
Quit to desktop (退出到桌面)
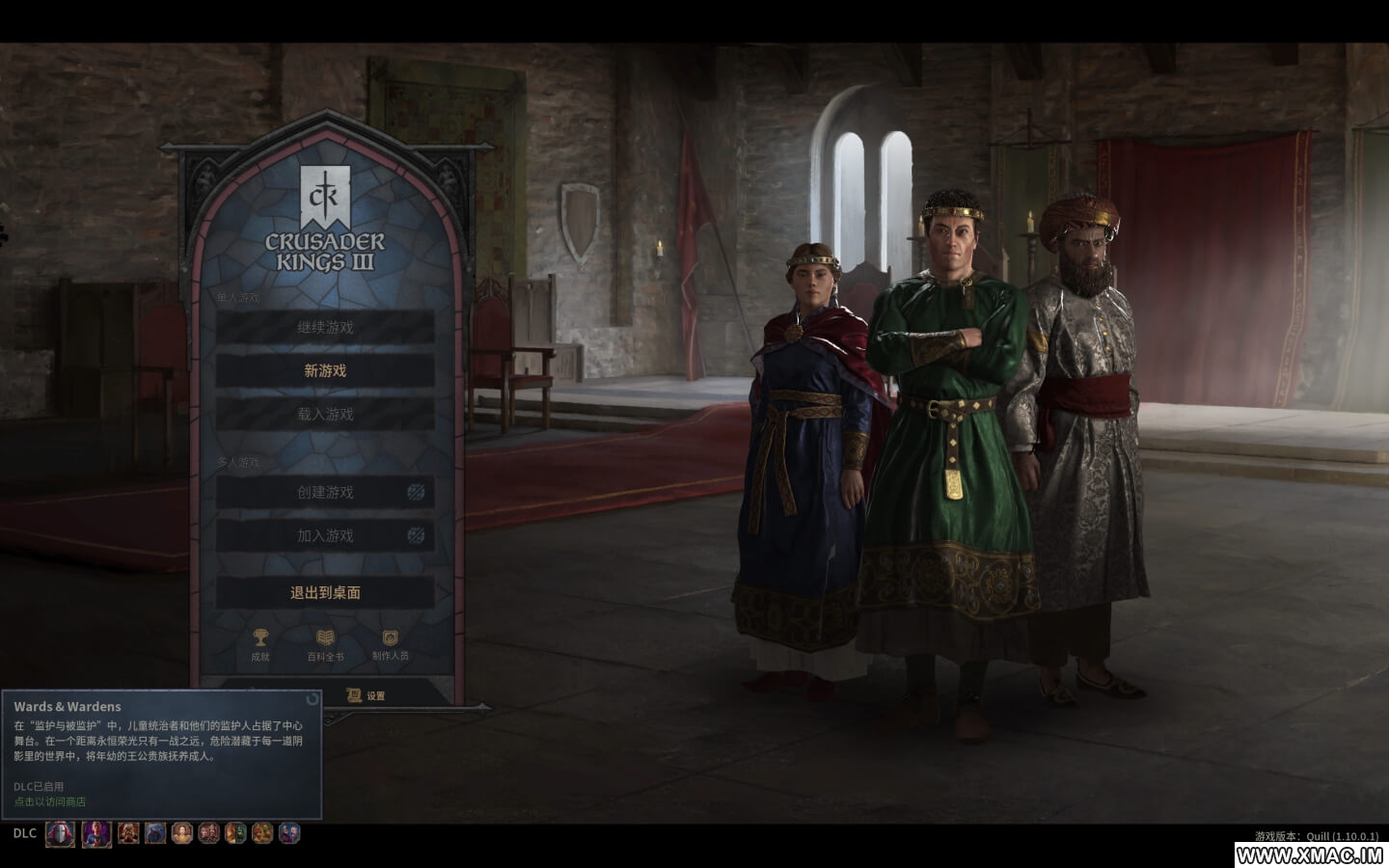pyautogui.click(x=325, y=592)
